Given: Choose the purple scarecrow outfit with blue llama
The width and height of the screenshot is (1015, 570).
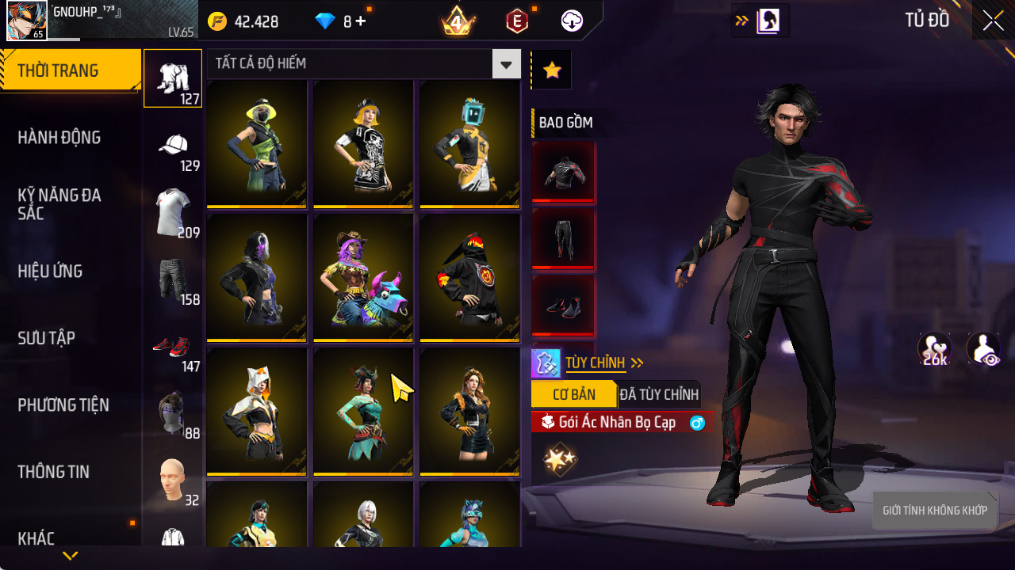Looking at the screenshot, I should pos(363,276).
